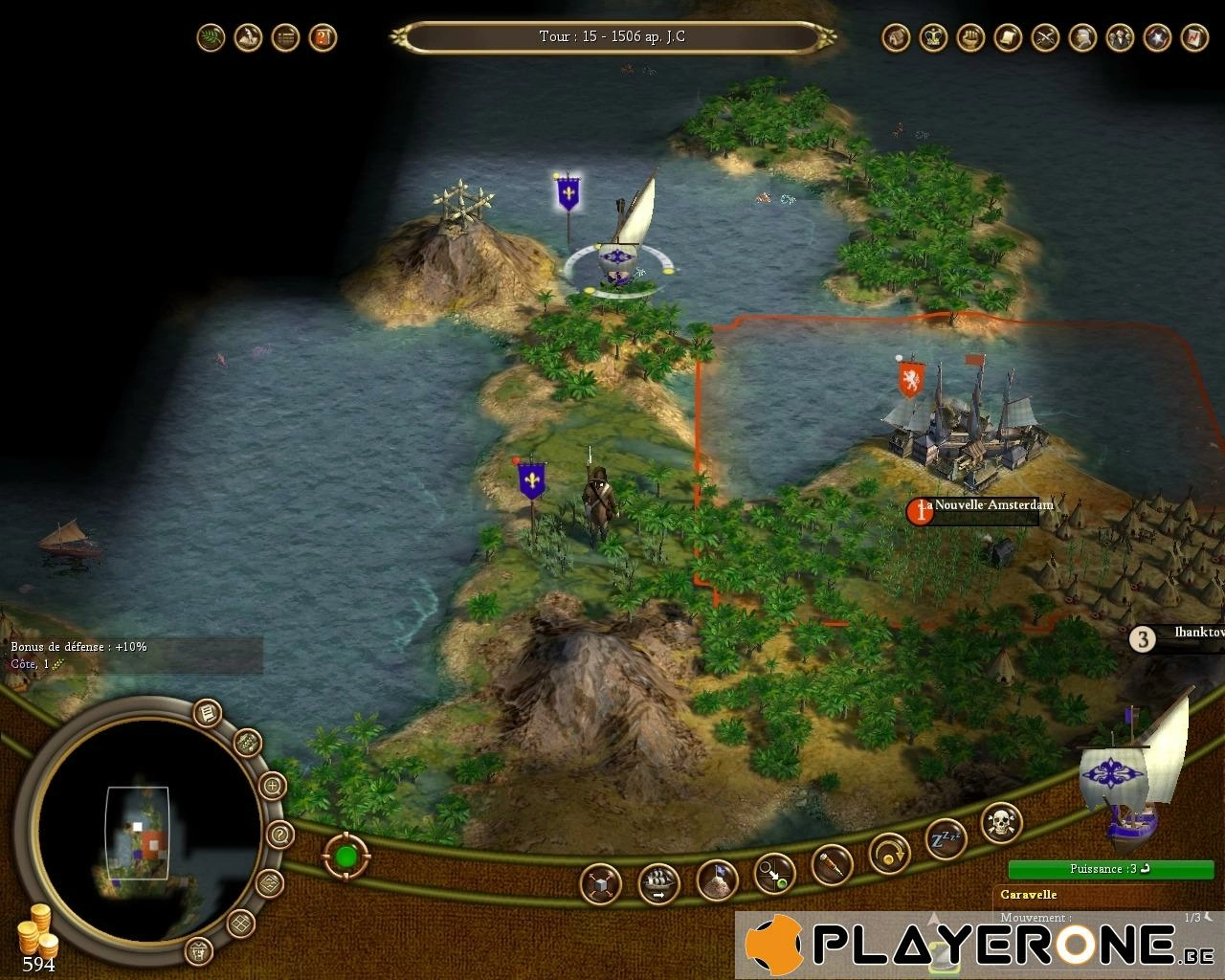Click the star flag advisor icon
Viewport: 1225px width, 980px height.
tap(1157, 38)
